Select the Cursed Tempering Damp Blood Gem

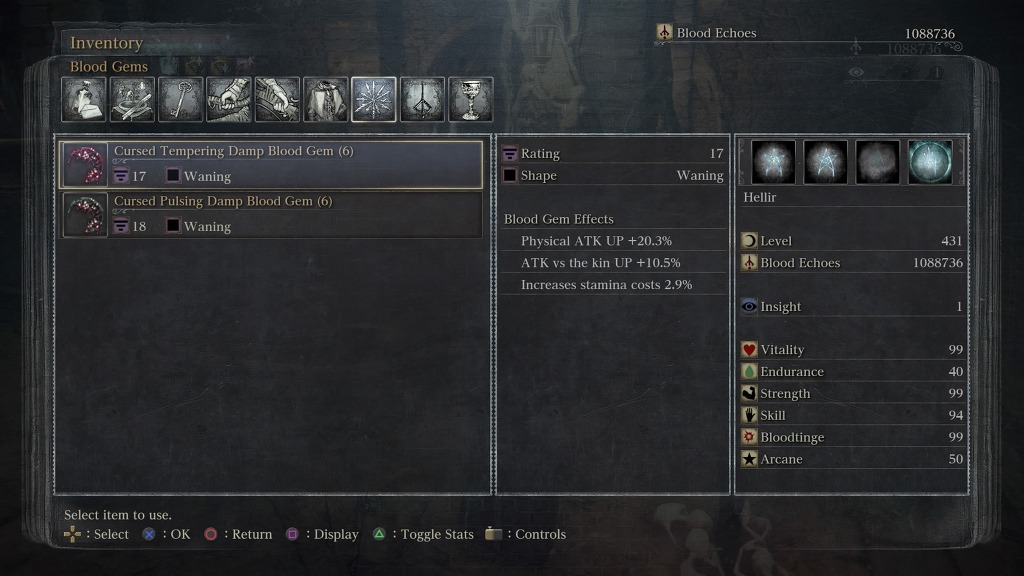pos(272,165)
